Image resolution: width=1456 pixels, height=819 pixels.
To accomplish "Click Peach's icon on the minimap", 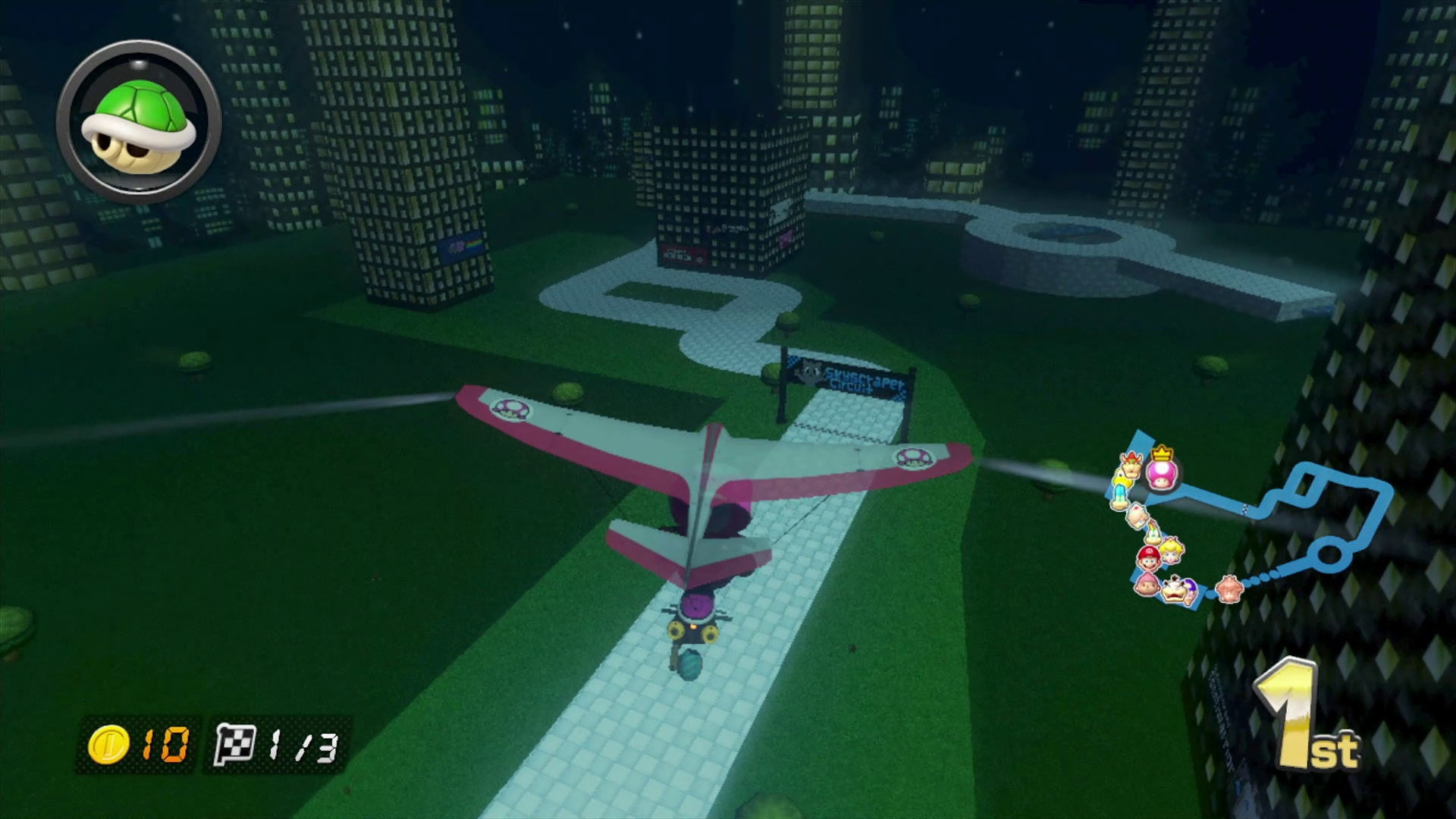I will (1172, 554).
